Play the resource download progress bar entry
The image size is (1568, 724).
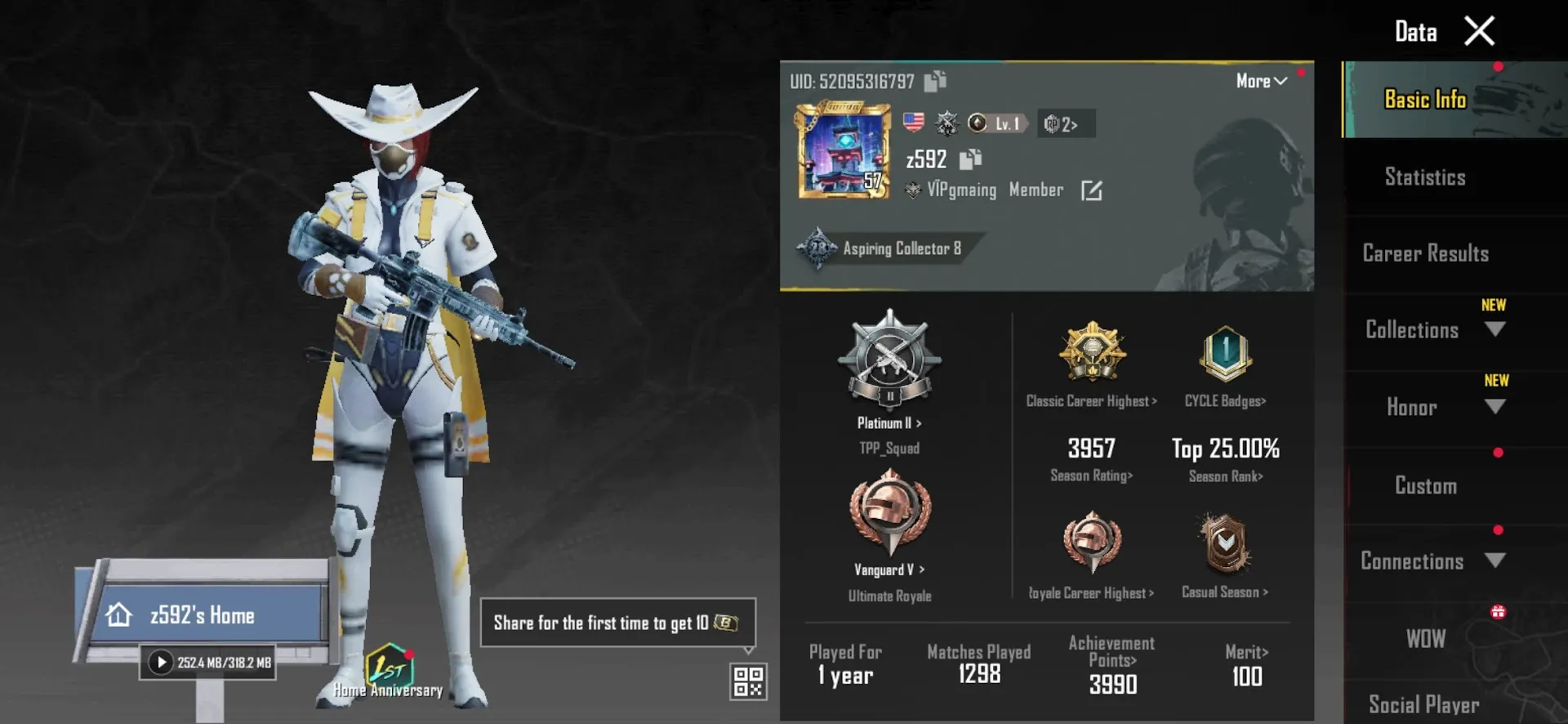click(x=207, y=662)
